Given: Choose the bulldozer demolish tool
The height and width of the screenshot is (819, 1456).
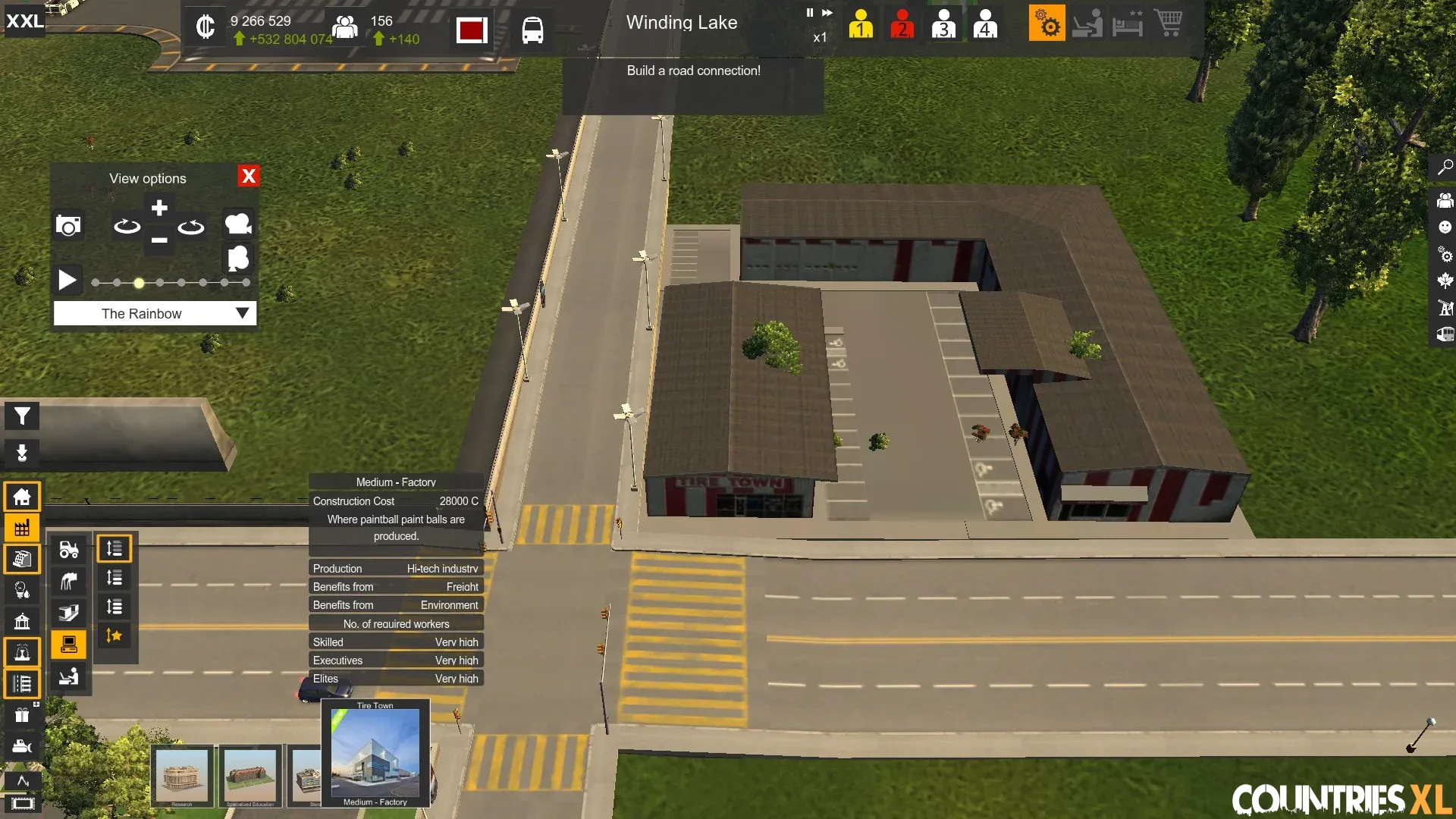Looking at the screenshot, I should tap(22, 746).
